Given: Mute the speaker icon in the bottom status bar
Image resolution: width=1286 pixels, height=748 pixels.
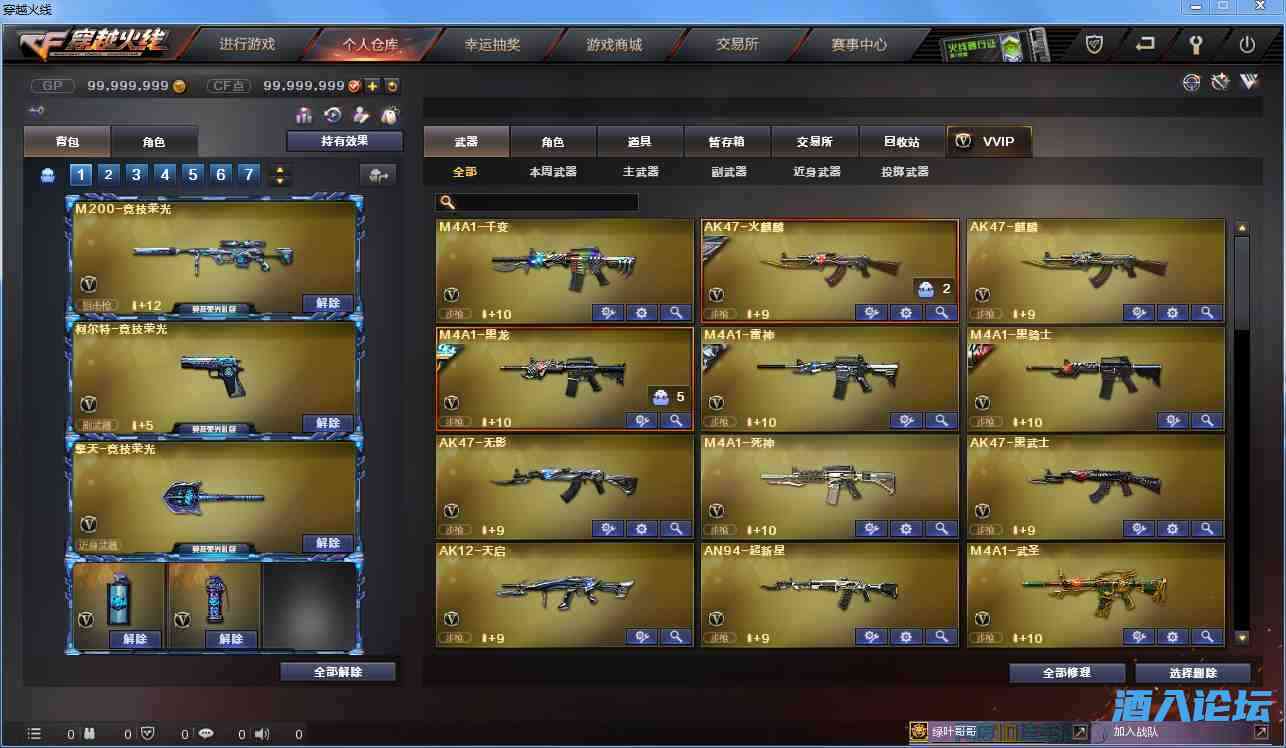Looking at the screenshot, I should tap(261, 733).
